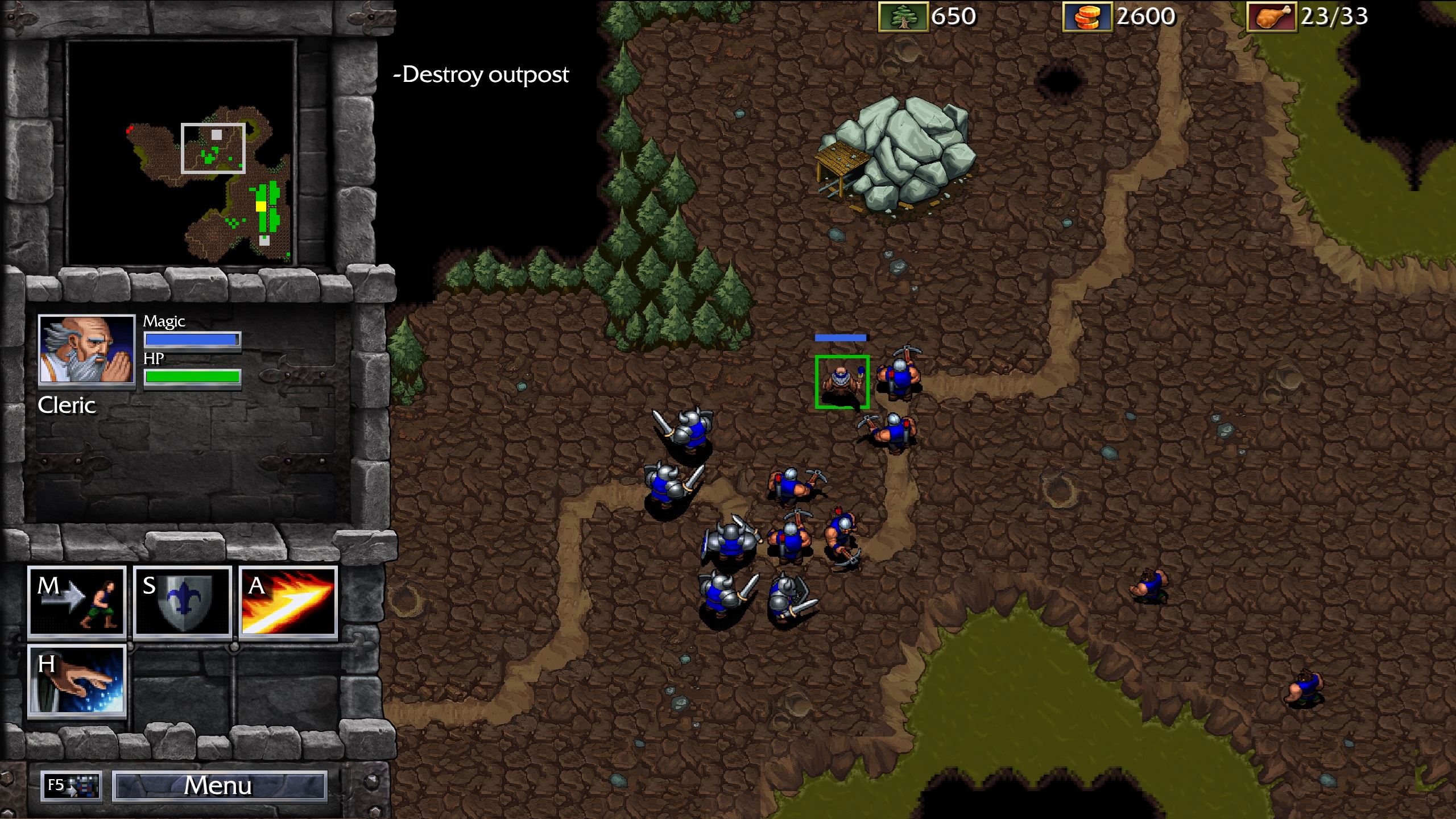
Task: Click the red enemy dot on the minimap
Action: point(131,130)
